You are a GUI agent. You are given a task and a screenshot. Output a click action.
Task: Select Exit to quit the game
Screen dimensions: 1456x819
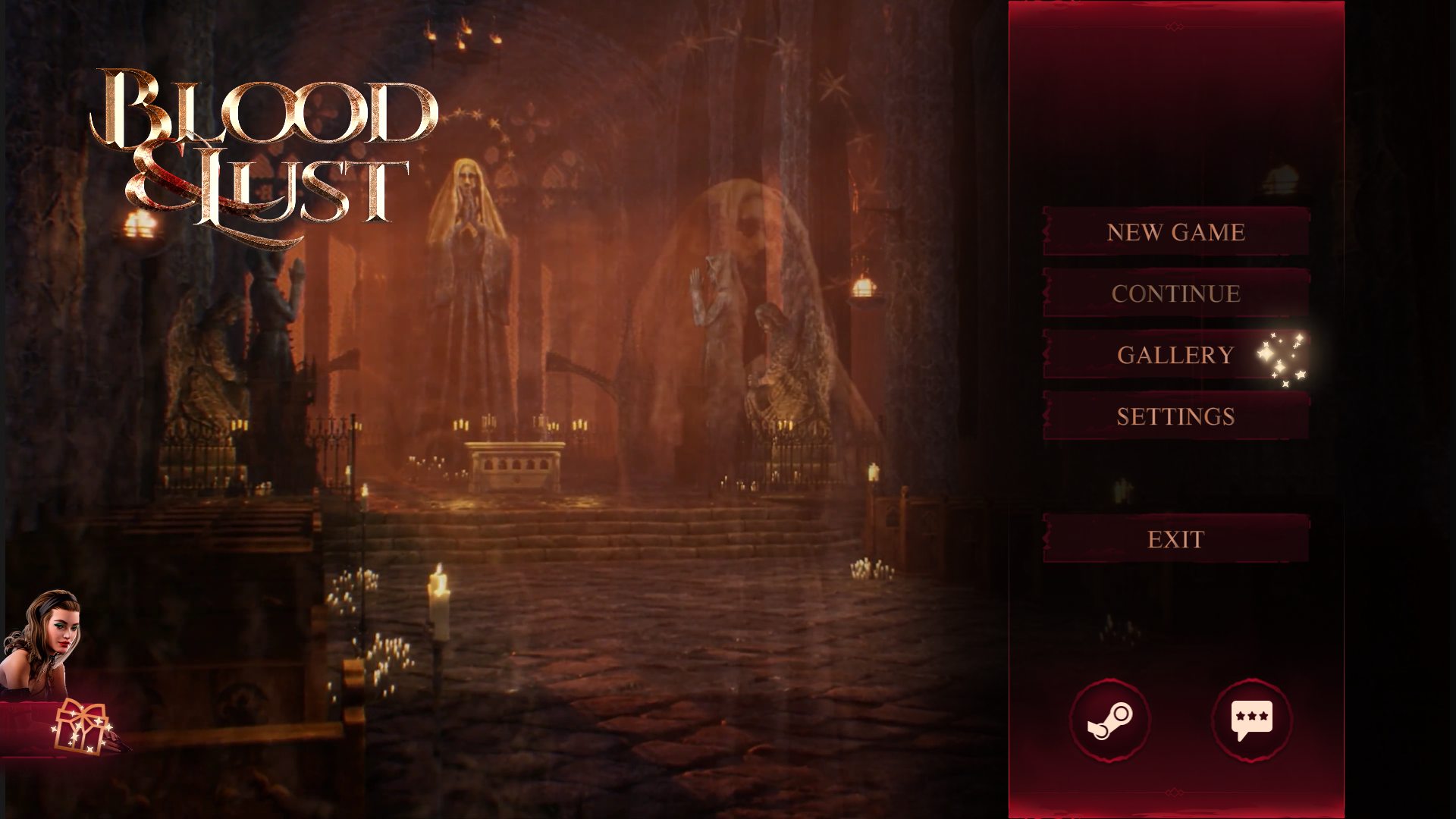(x=1175, y=539)
